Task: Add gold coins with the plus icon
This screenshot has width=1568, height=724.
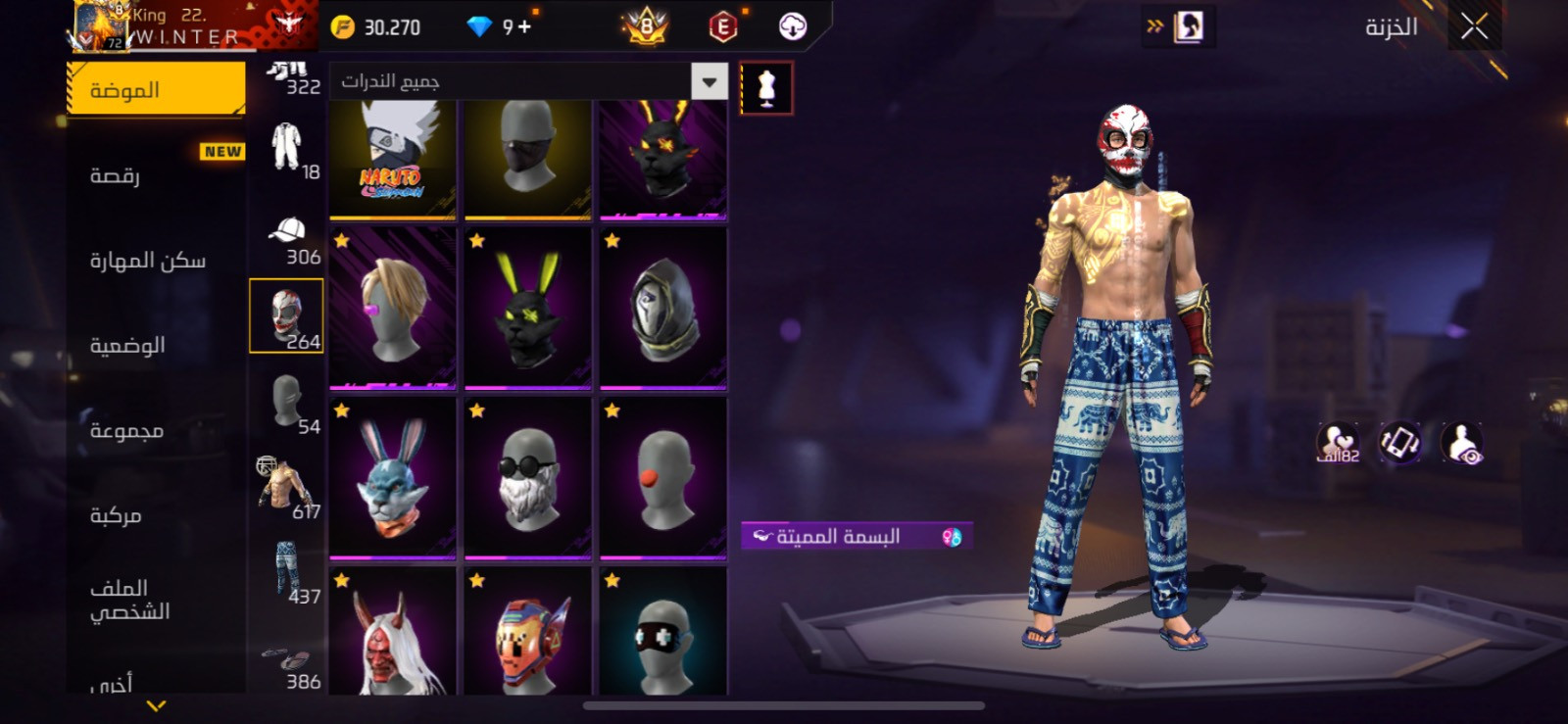Action: coord(524,27)
